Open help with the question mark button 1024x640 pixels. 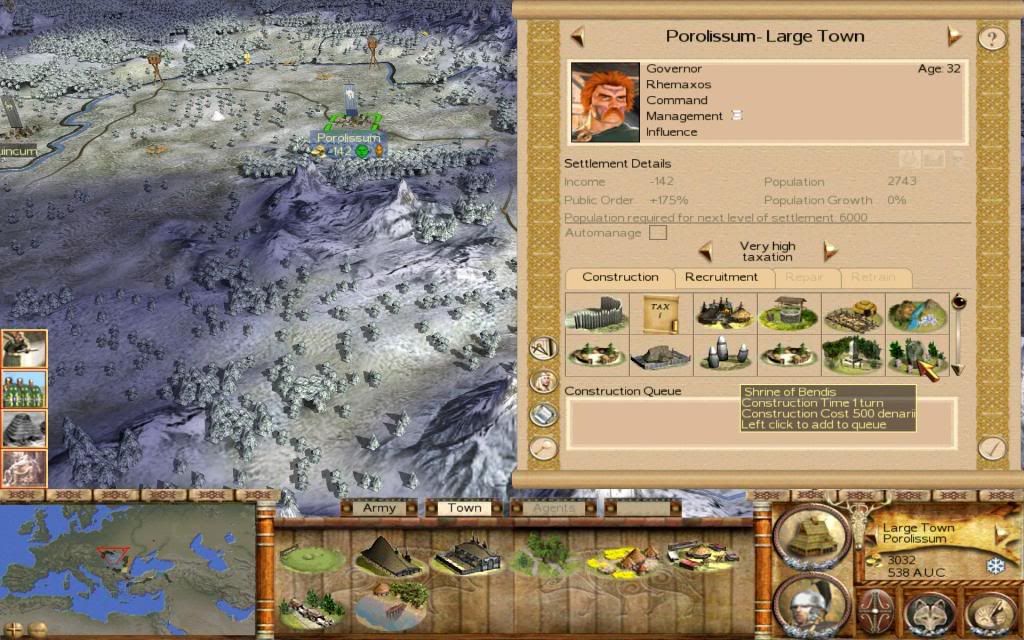point(990,39)
